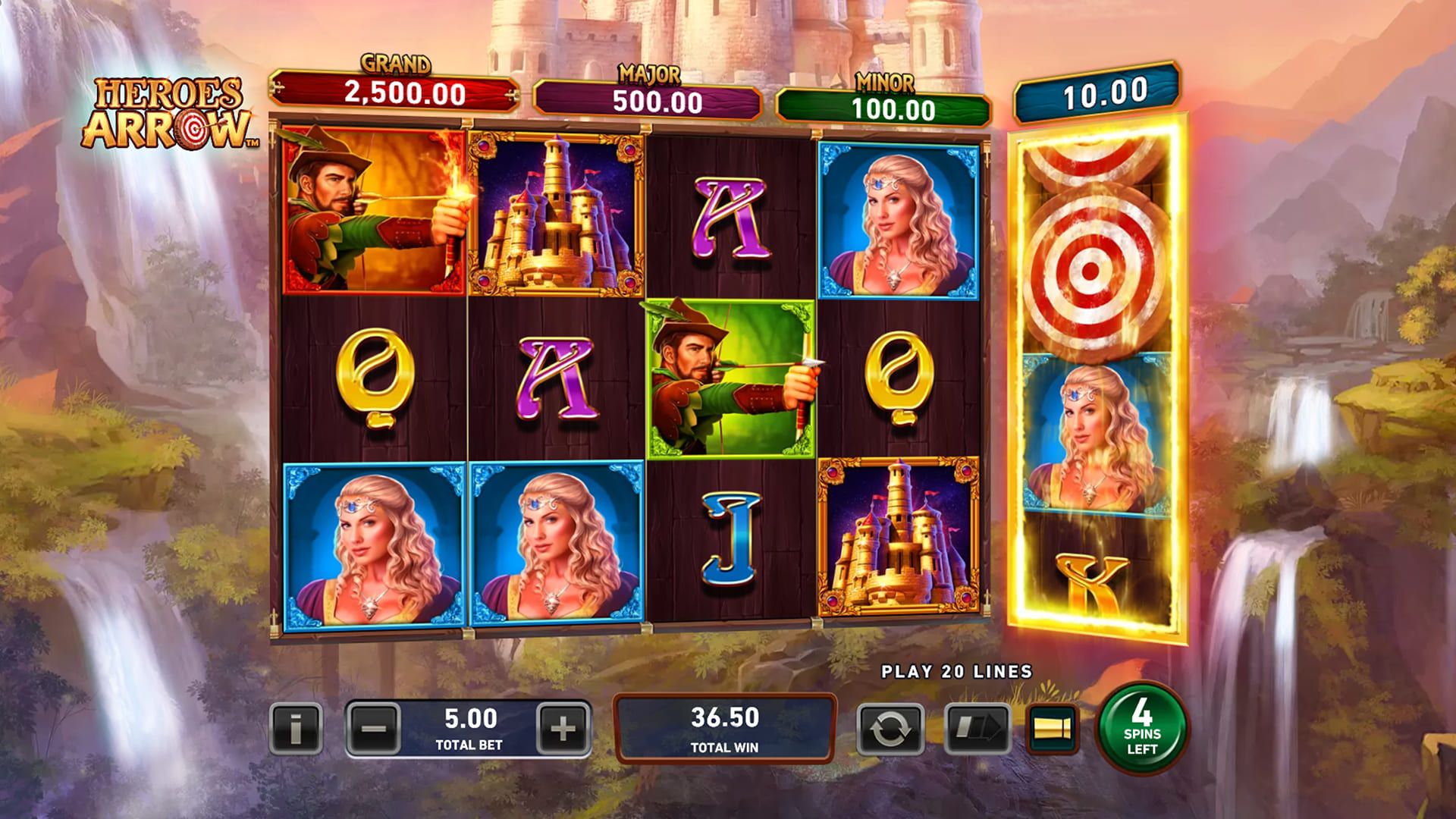Viewport: 1456px width, 819px height.
Task: Decrease total bet with the minus button
Action: (374, 729)
